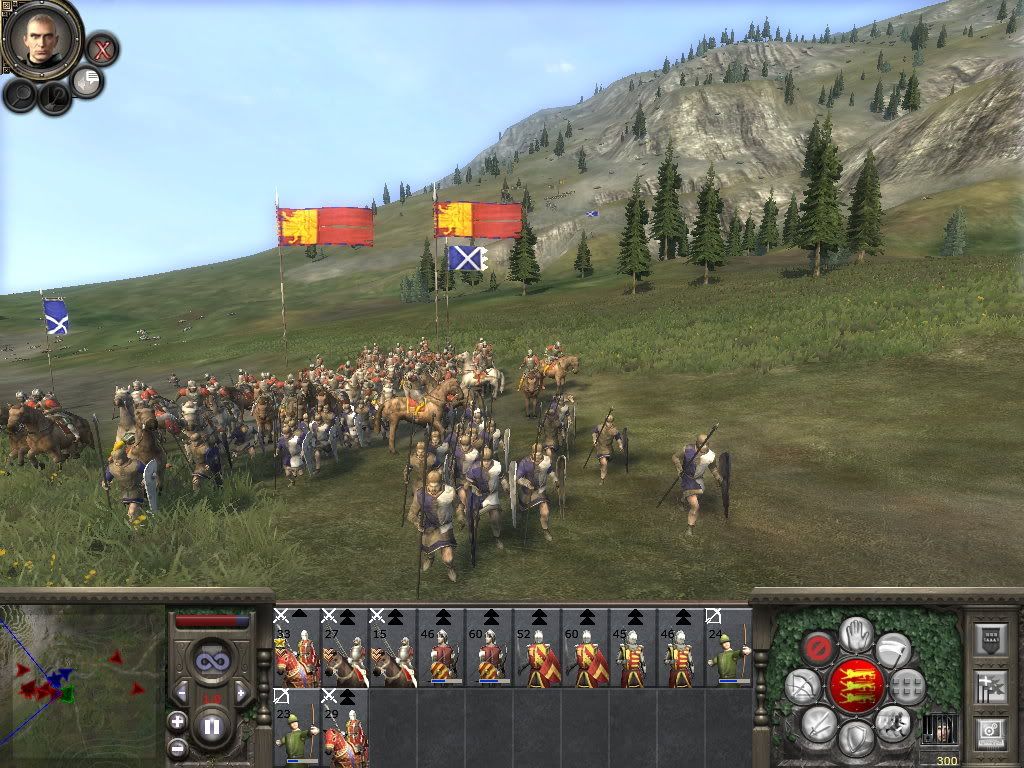Click the red faction emblem with three lions
Screen dimensions: 1024x768
856,686
